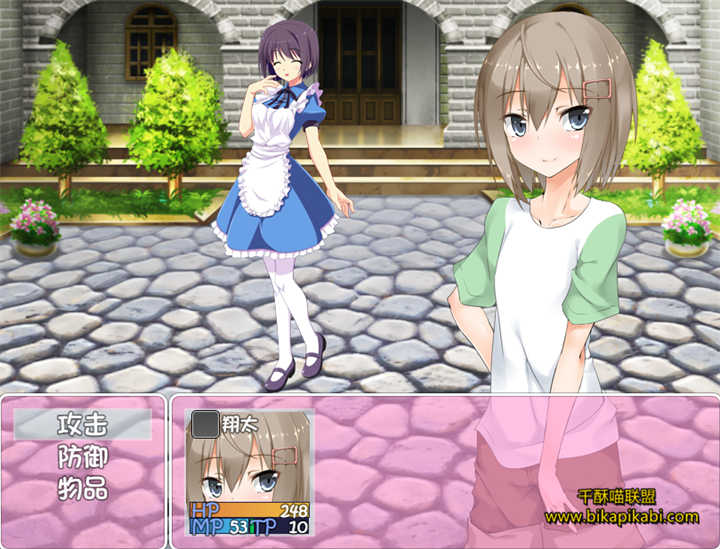This screenshot has height=549, width=720.
Task: Open the 物品 items menu
Action: point(83,490)
